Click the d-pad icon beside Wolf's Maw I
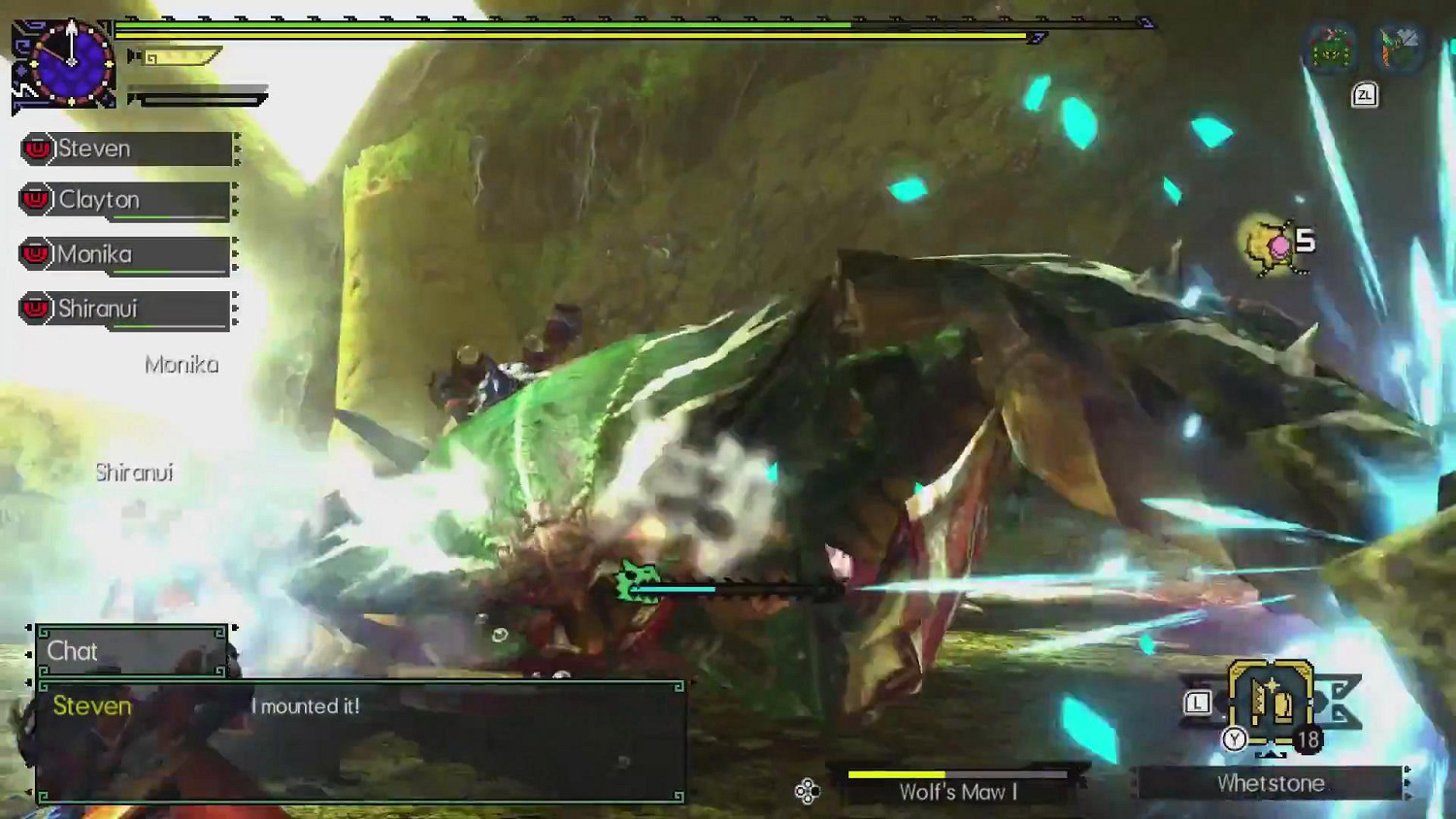 coord(806,791)
